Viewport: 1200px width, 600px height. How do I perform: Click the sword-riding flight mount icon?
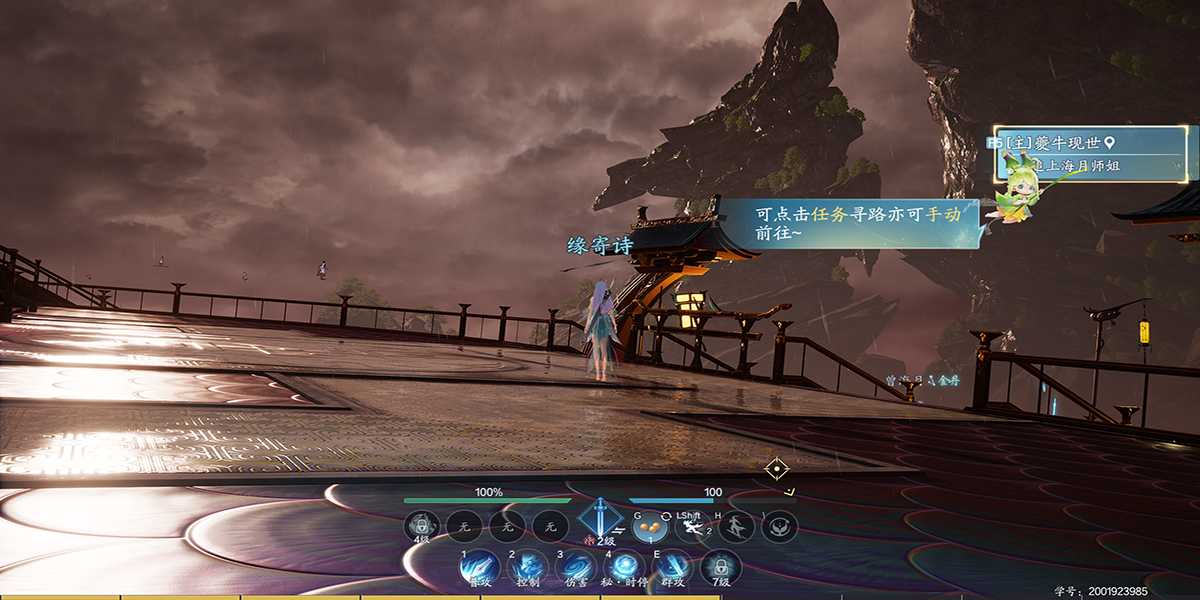pos(736,526)
